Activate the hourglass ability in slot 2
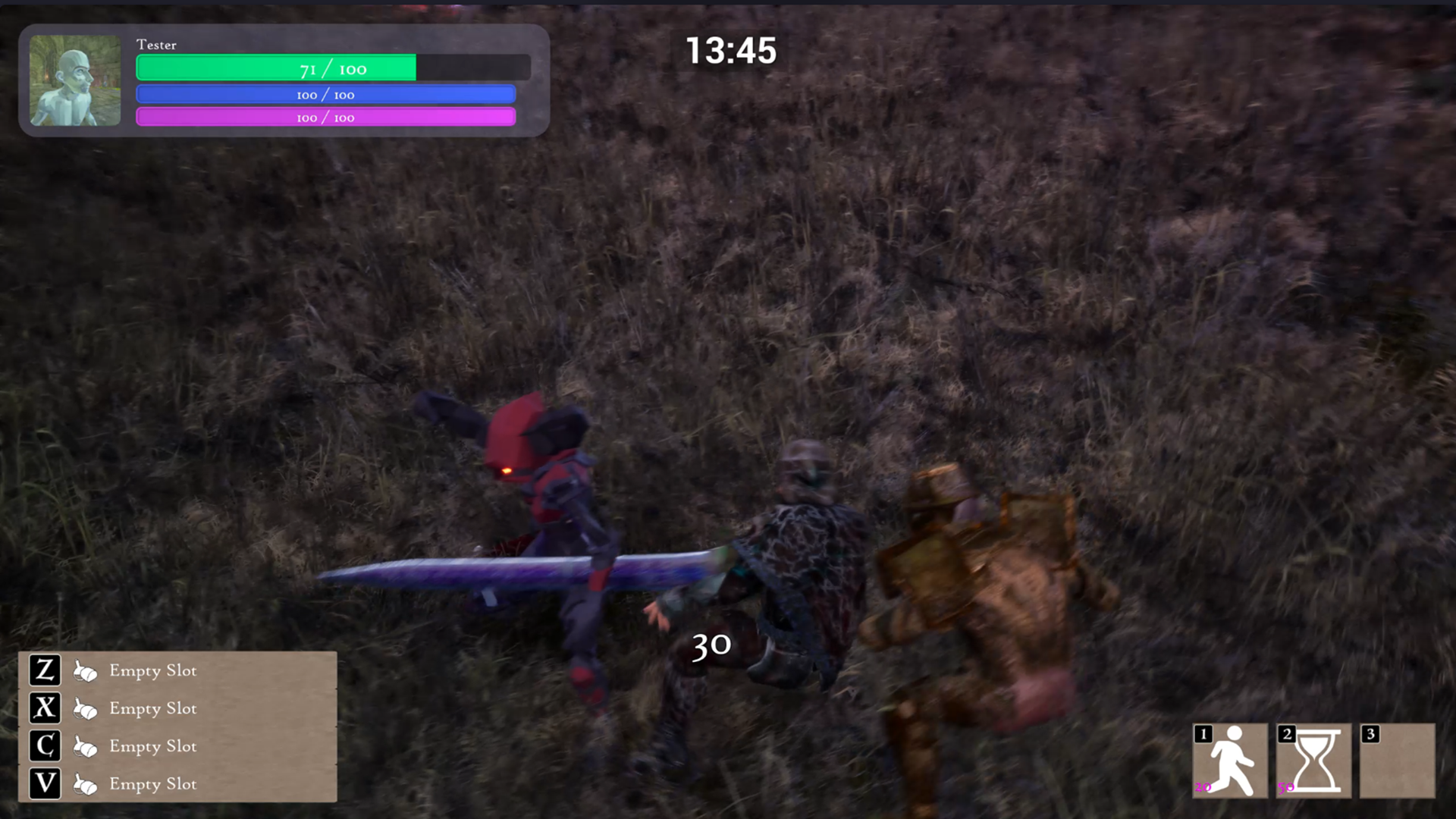This screenshot has height=819, width=1456. coord(1315,761)
